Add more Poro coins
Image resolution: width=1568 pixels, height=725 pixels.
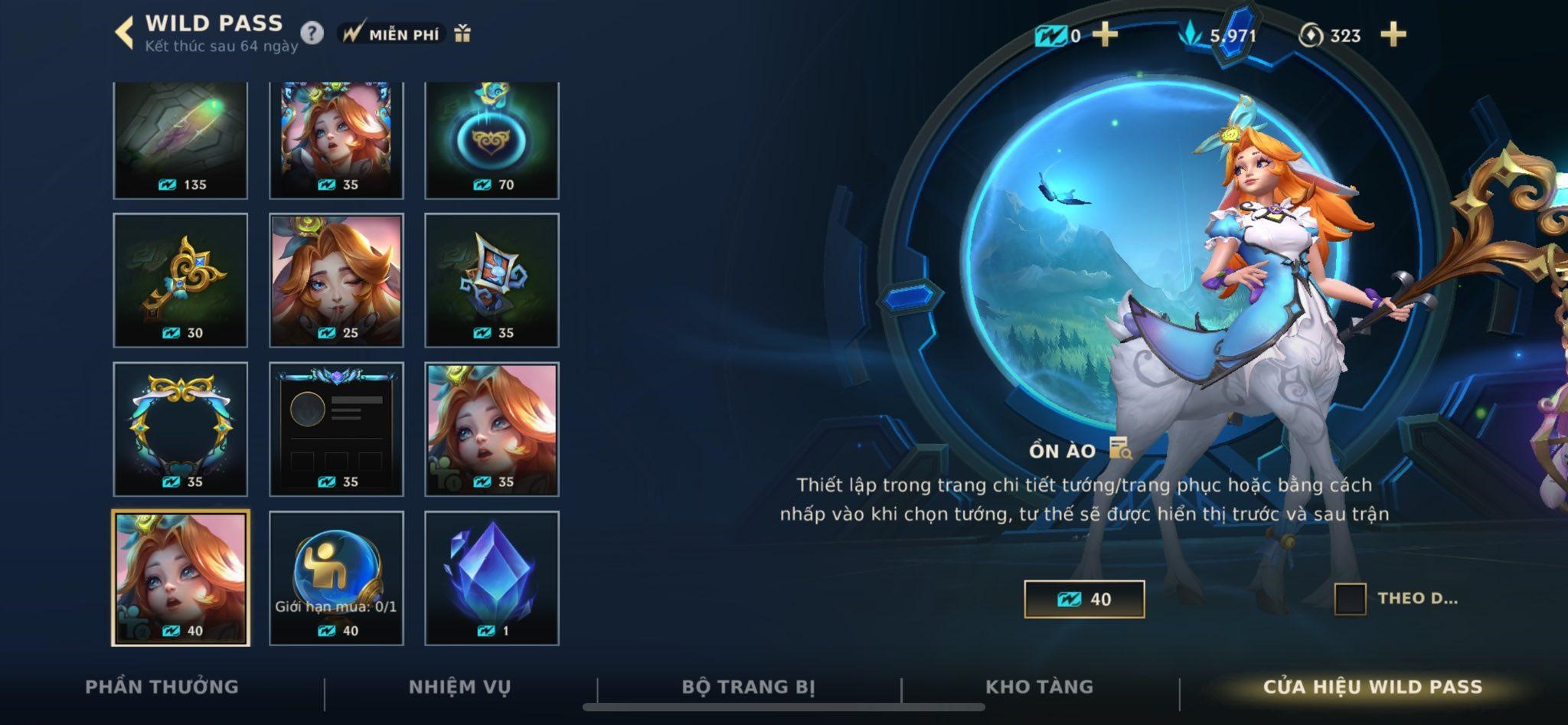point(1393,34)
